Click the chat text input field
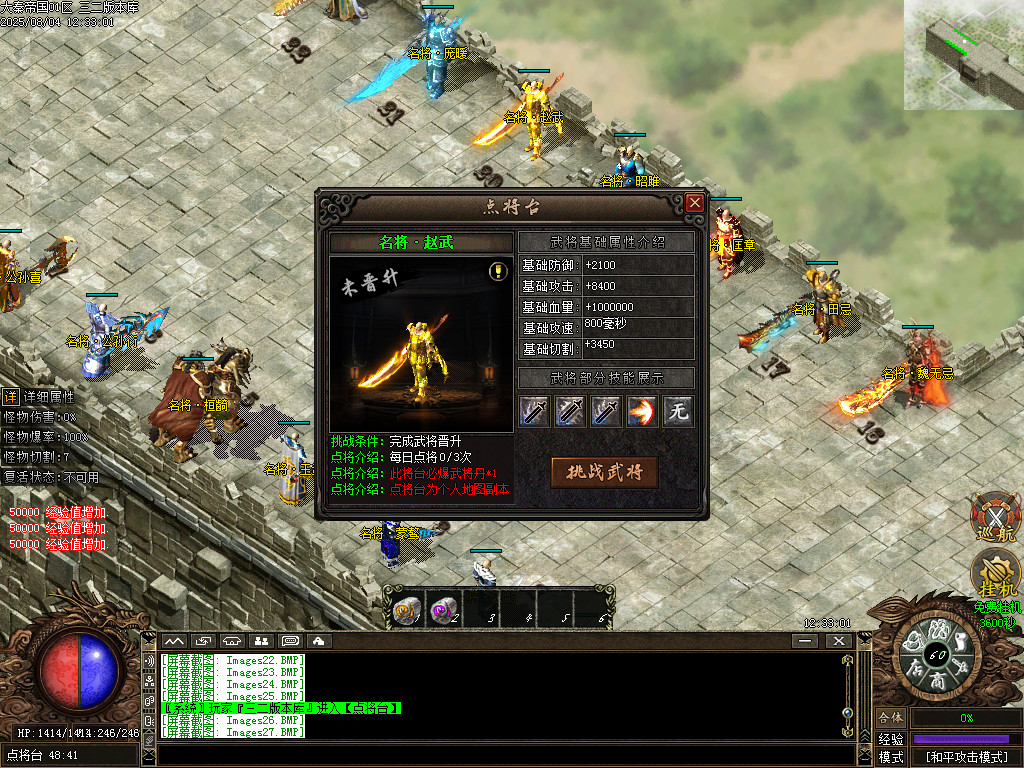The image size is (1024, 768). click(500, 756)
